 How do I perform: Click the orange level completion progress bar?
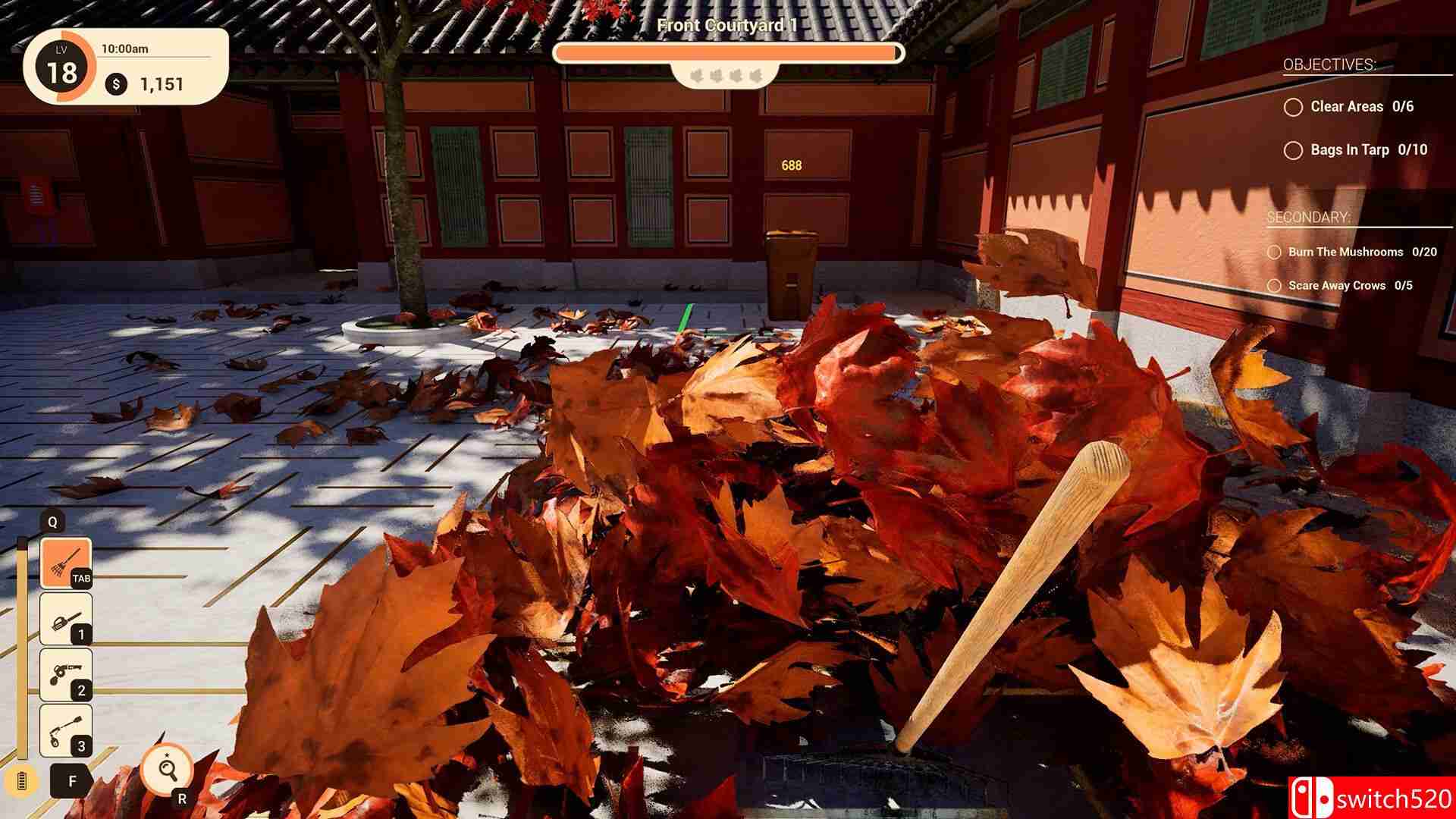click(x=726, y=50)
